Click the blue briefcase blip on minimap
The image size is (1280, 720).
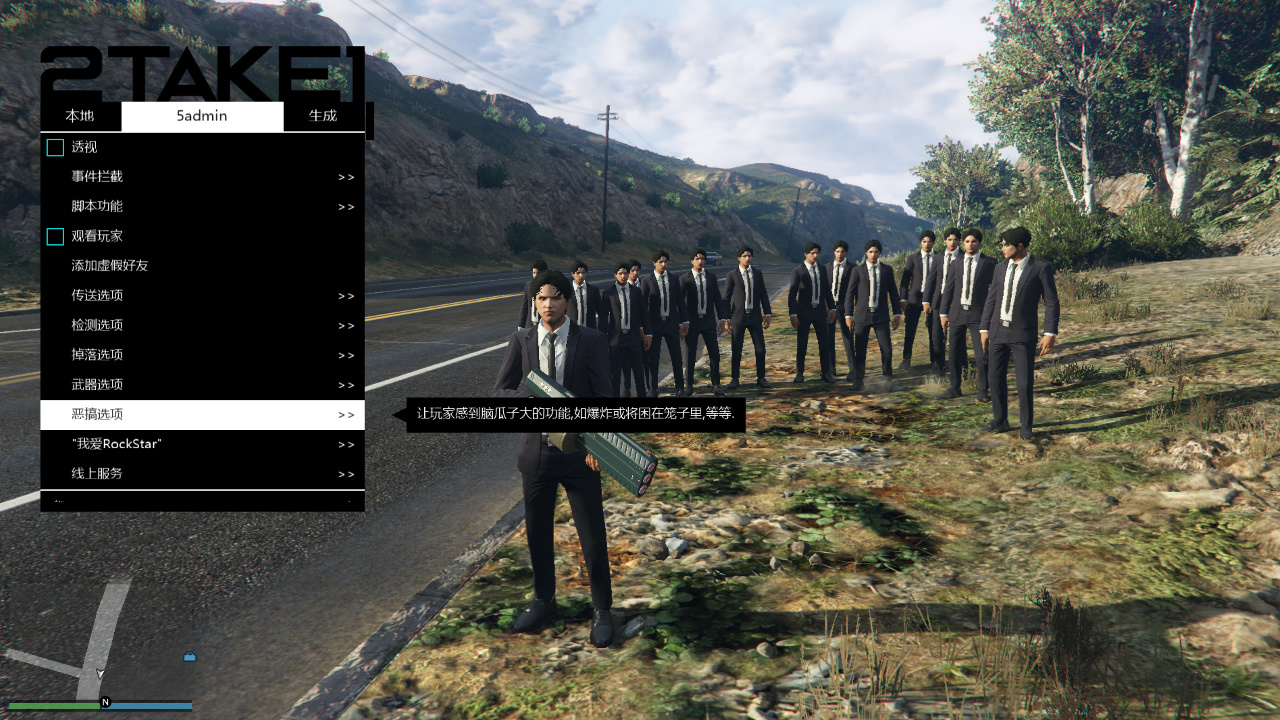point(188,657)
